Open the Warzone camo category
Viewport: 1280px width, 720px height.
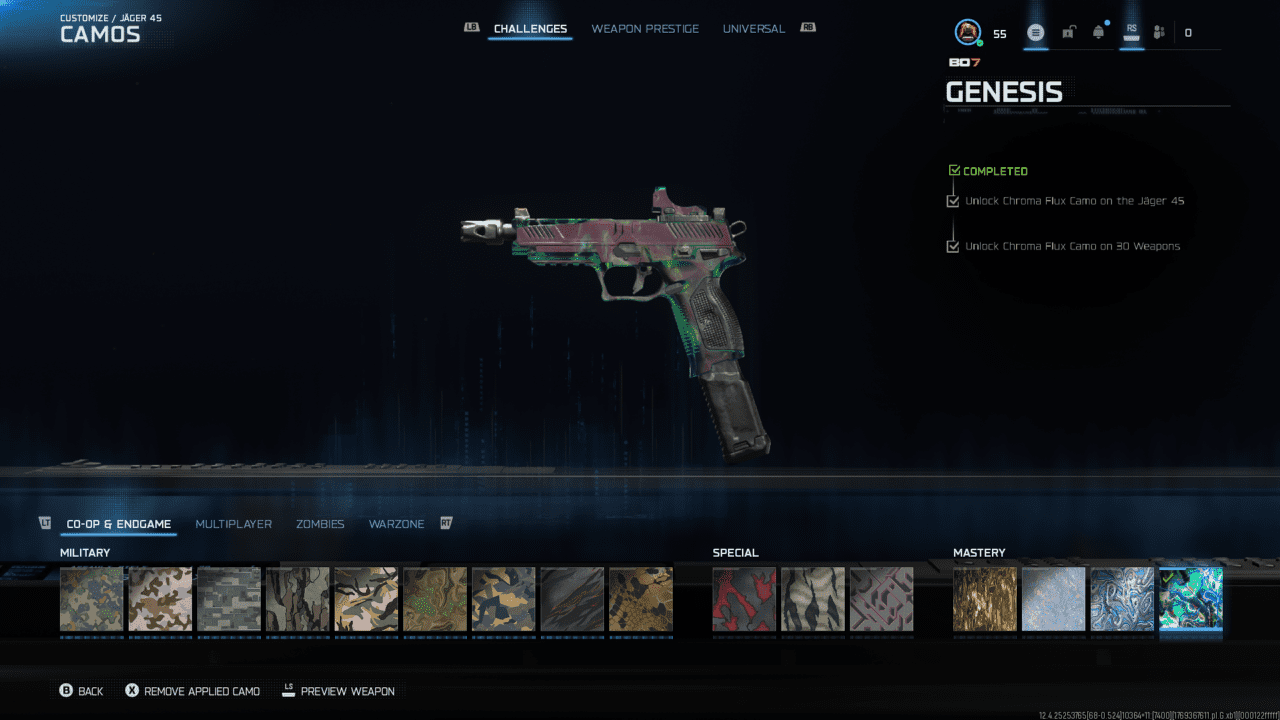click(396, 524)
